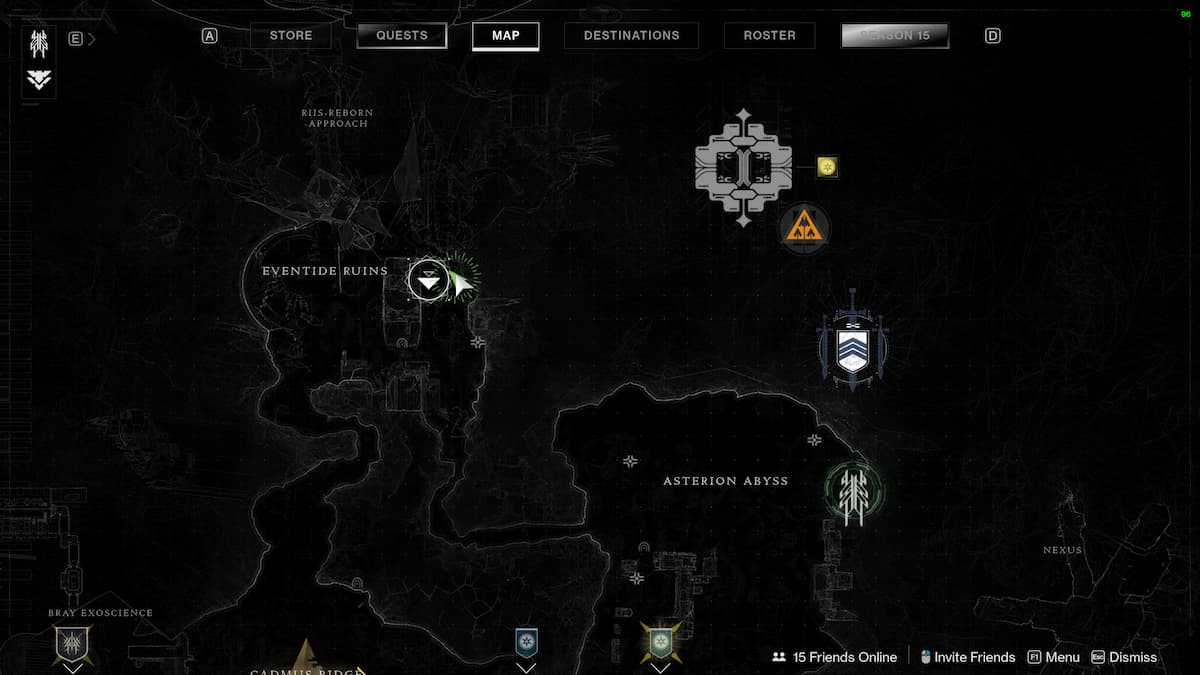Select the Map tab
This screenshot has width=1200, height=675.
pyautogui.click(x=506, y=36)
